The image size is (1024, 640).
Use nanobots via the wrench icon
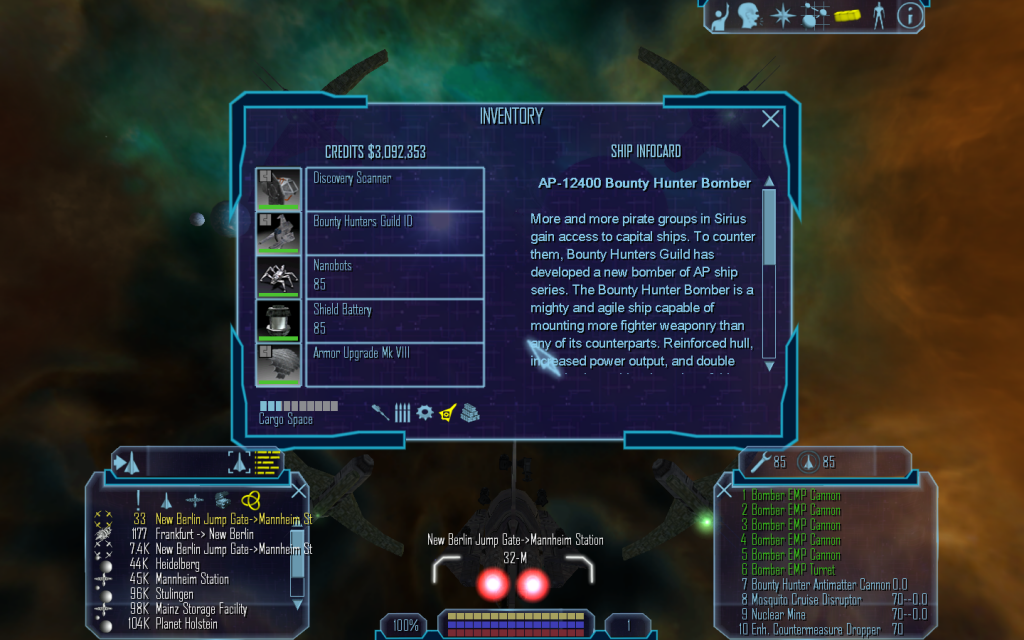click(x=760, y=462)
